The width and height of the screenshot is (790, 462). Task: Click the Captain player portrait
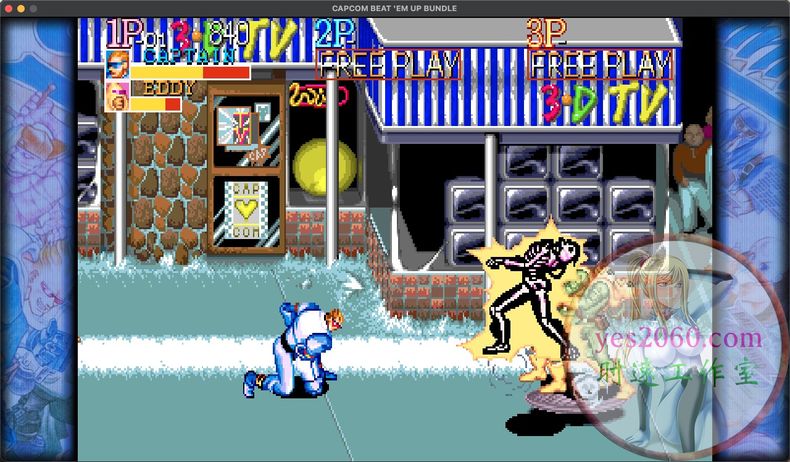click(x=117, y=65)
